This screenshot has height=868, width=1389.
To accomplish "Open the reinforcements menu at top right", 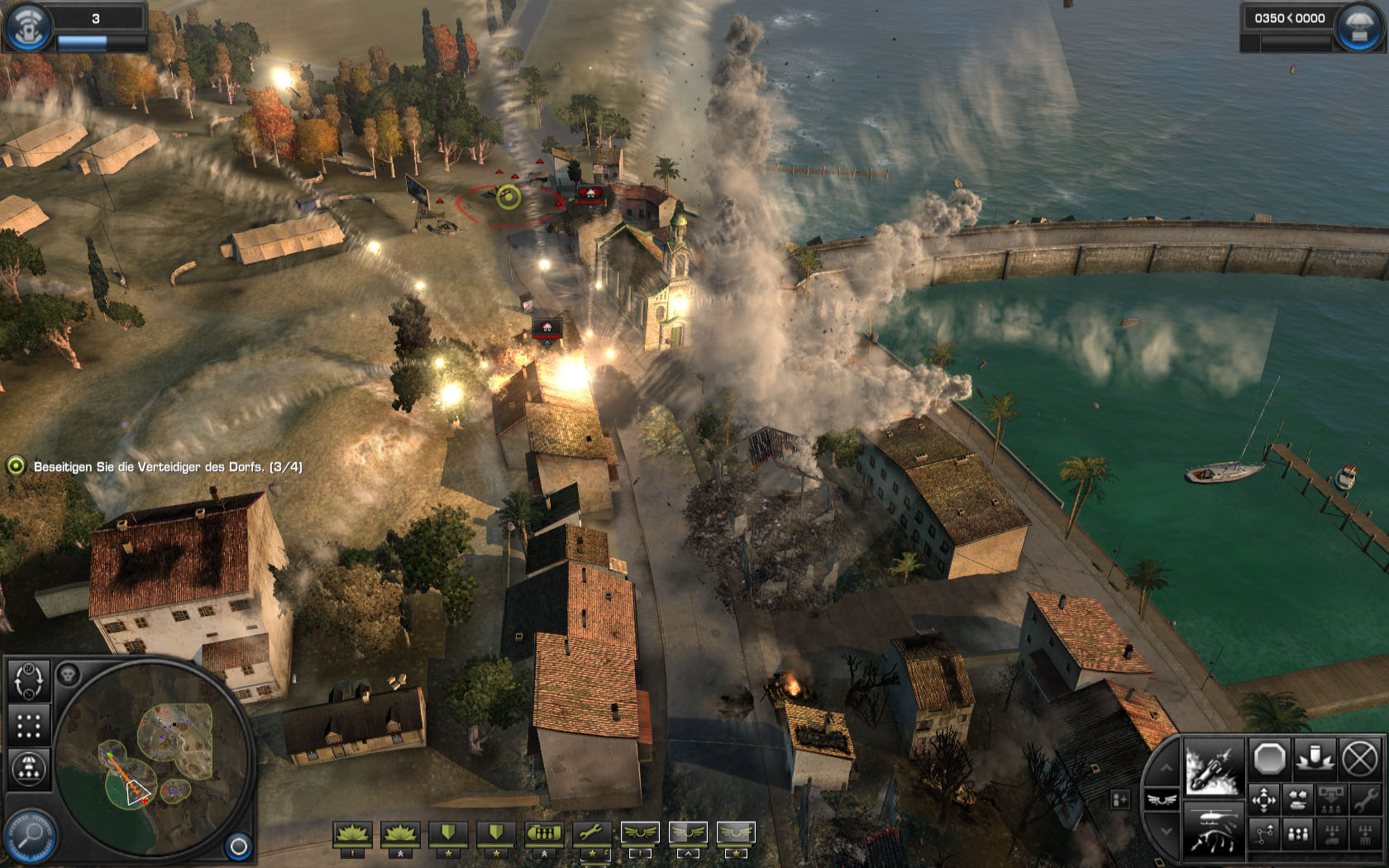I will tap(1358, 26).
